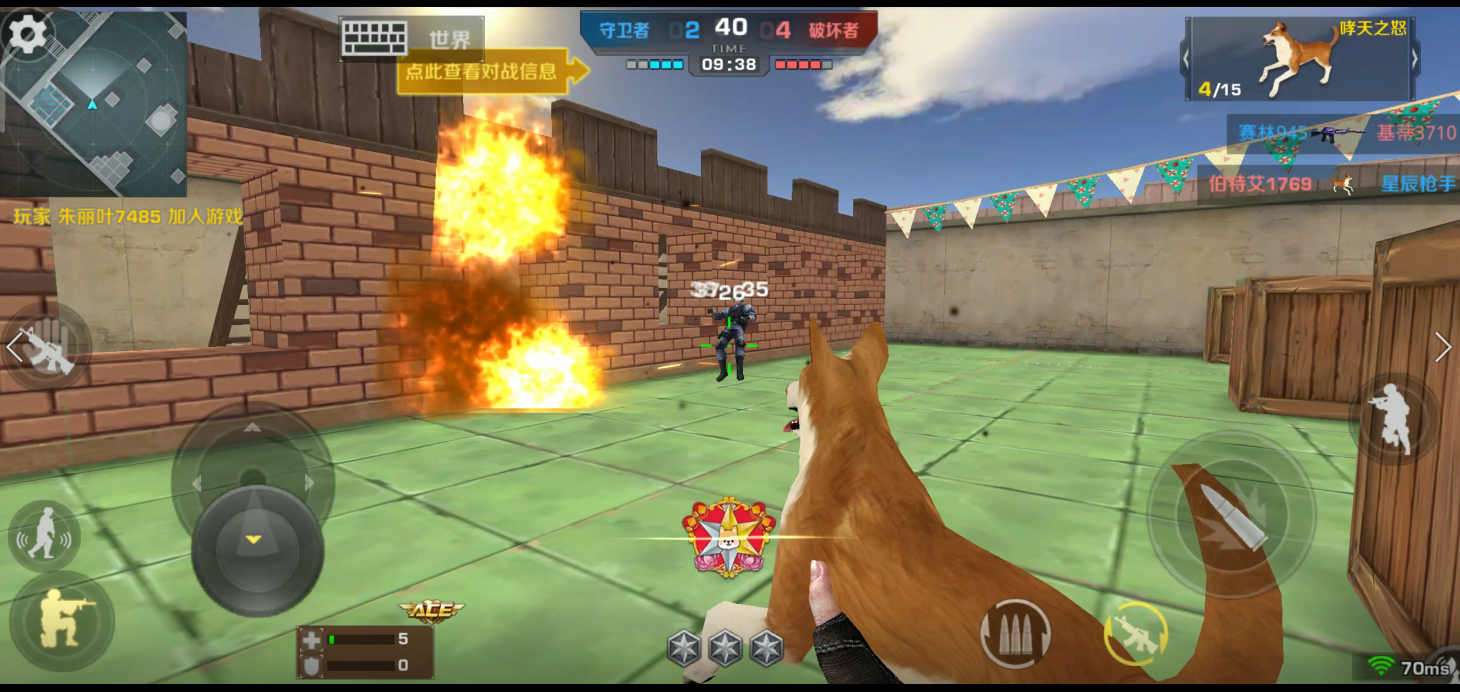
Task: Switch to next weapon with right card arrow
Action: 1414,59
